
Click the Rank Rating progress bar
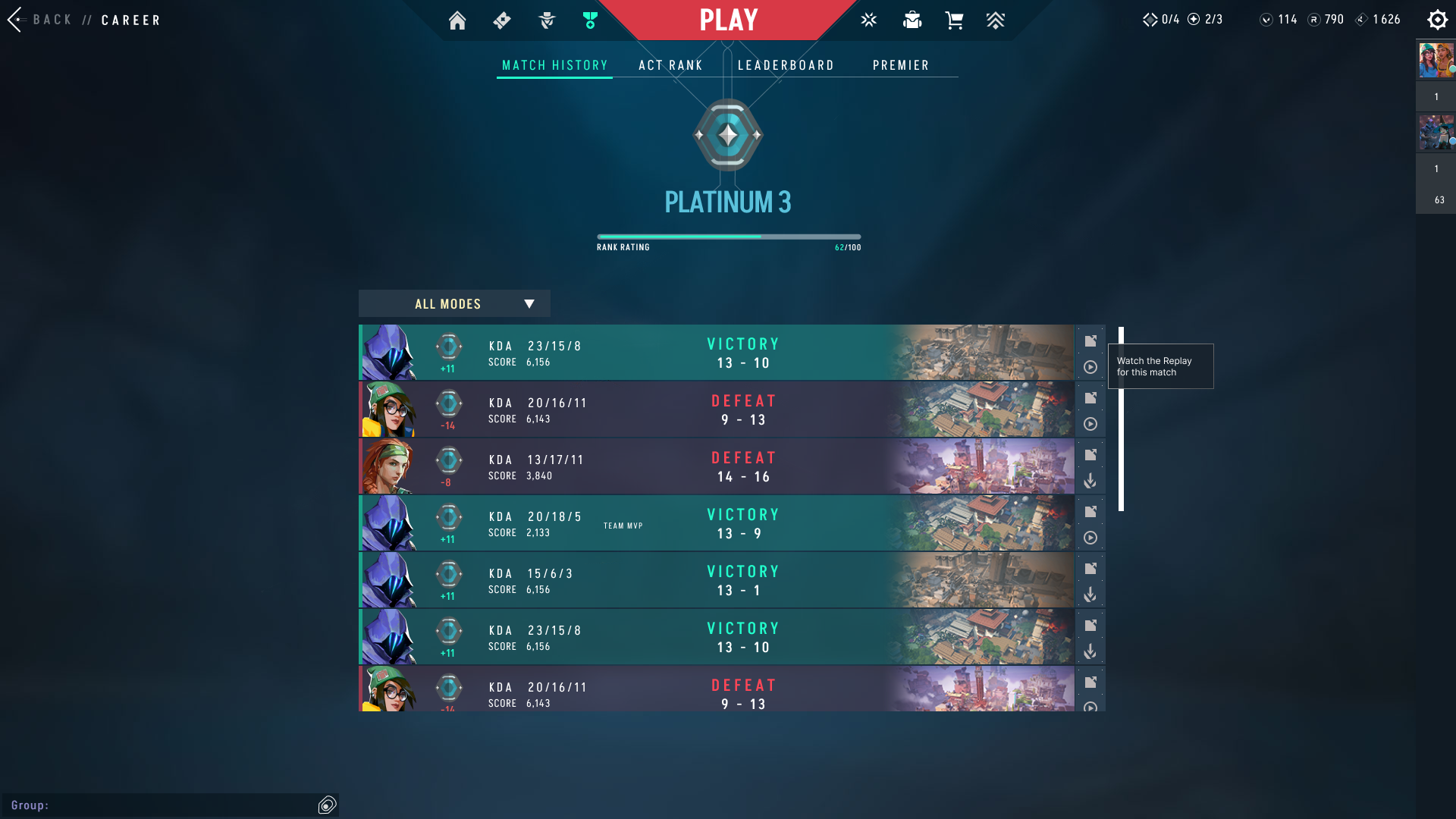(x=728, y=236)
